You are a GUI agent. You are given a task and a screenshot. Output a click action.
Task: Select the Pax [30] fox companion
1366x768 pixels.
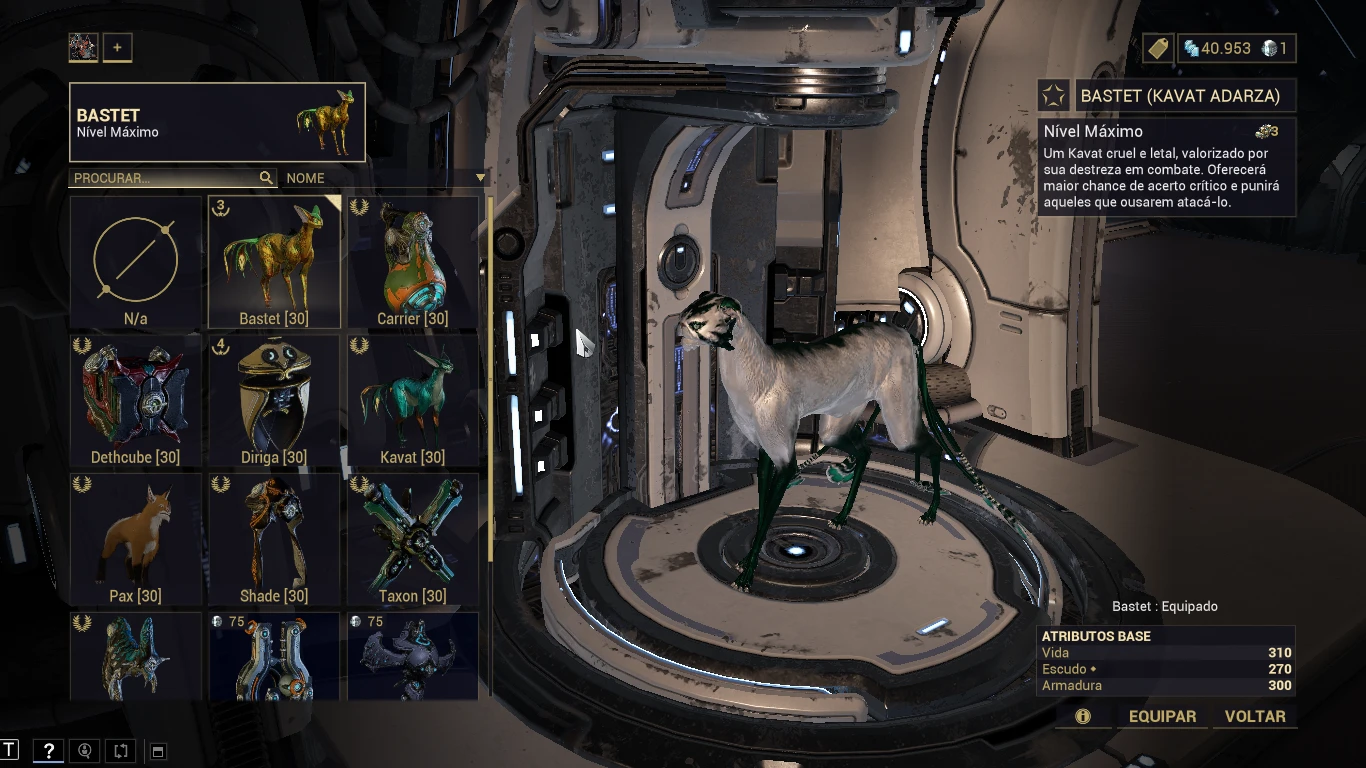[136, 540]
